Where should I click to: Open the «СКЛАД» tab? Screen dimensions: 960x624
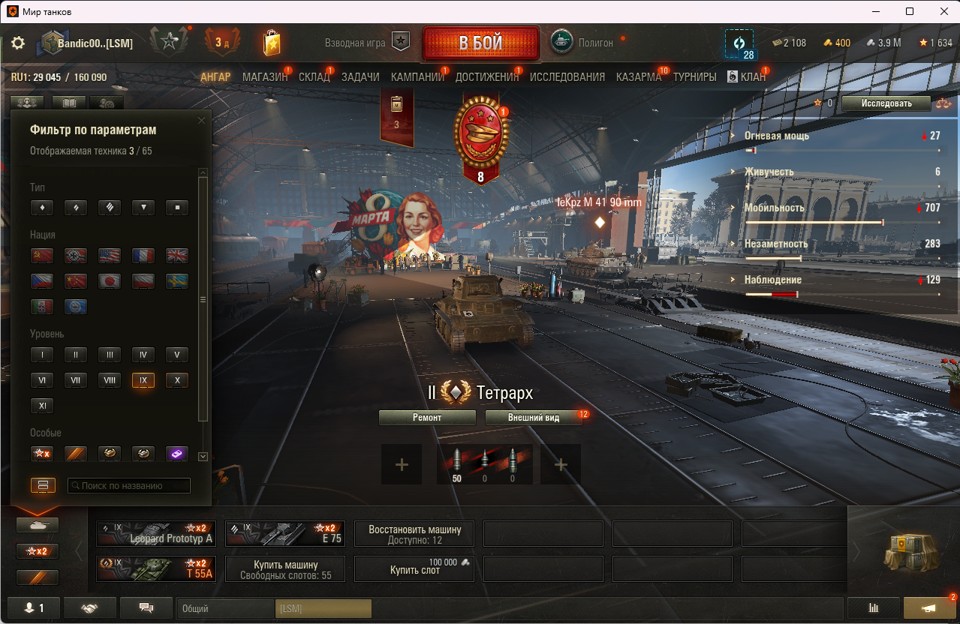314,77
